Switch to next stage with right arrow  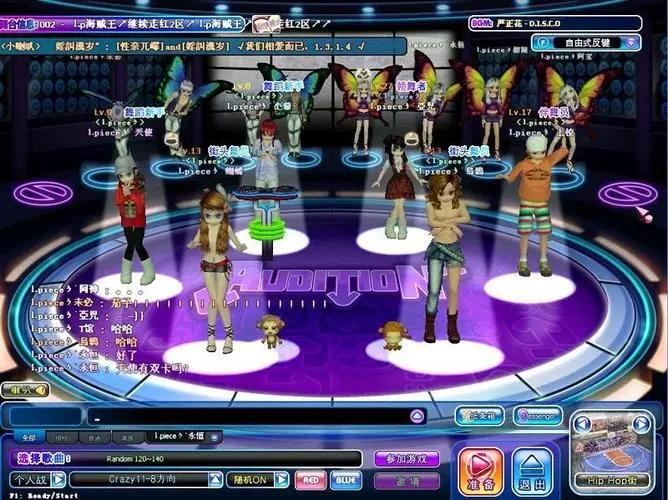coord(641,424)
